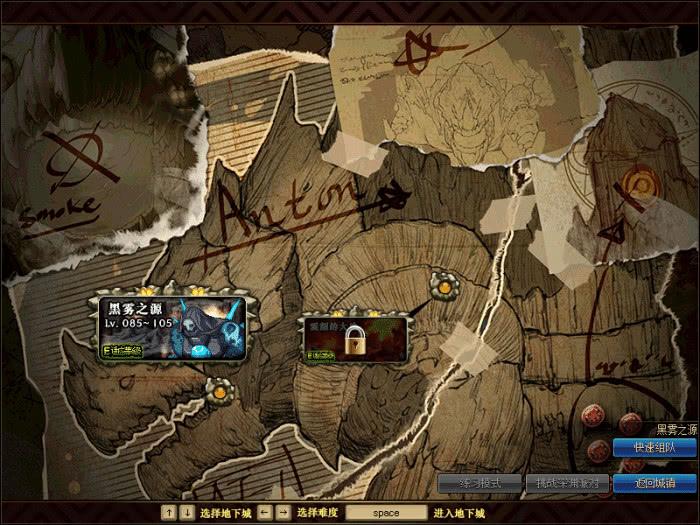Enable 练习模式 practice mode
The image size is (700, 525).
[479, 483]
